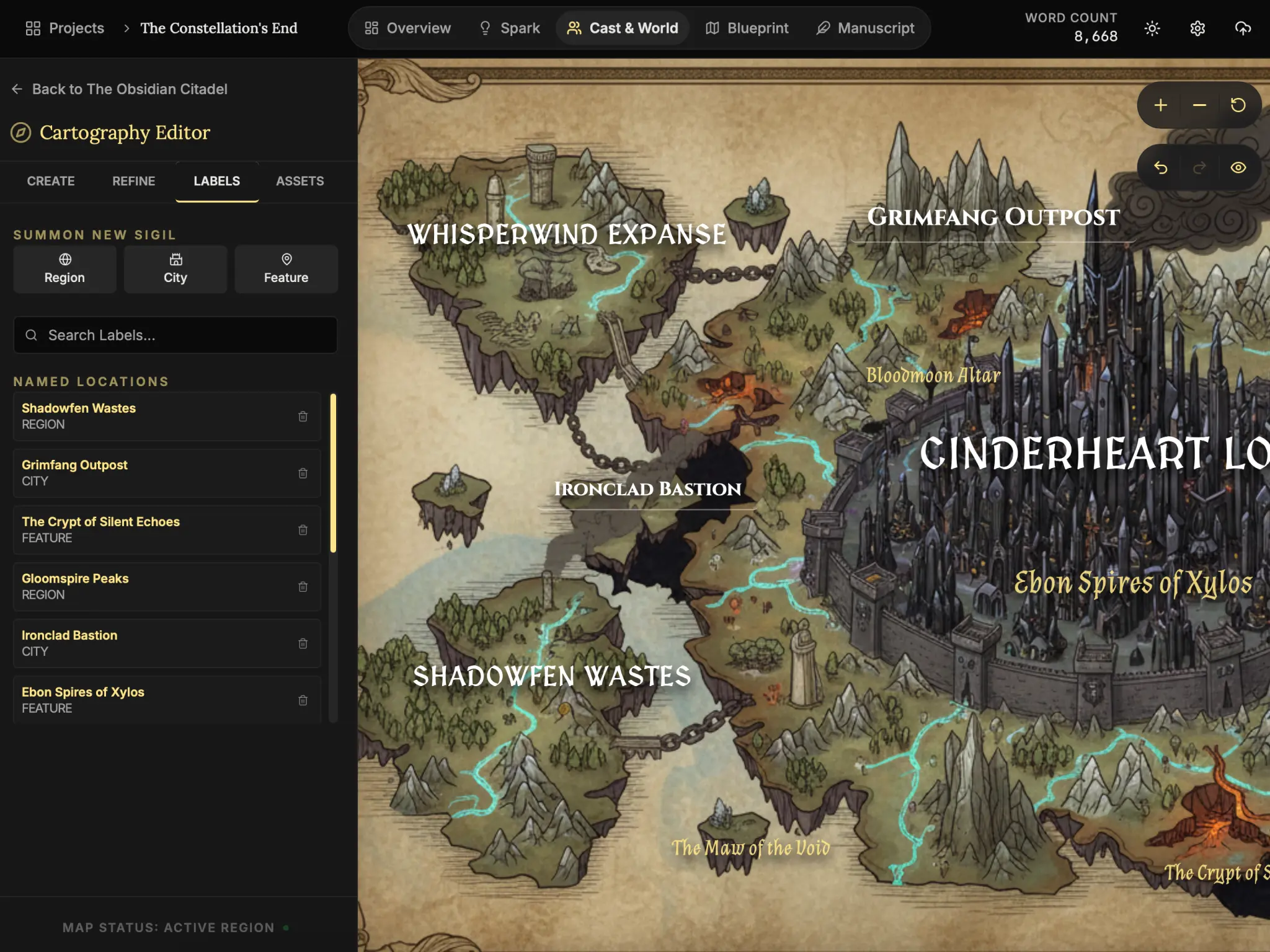Switch to the CREATE tab

(x=51, y=181)
